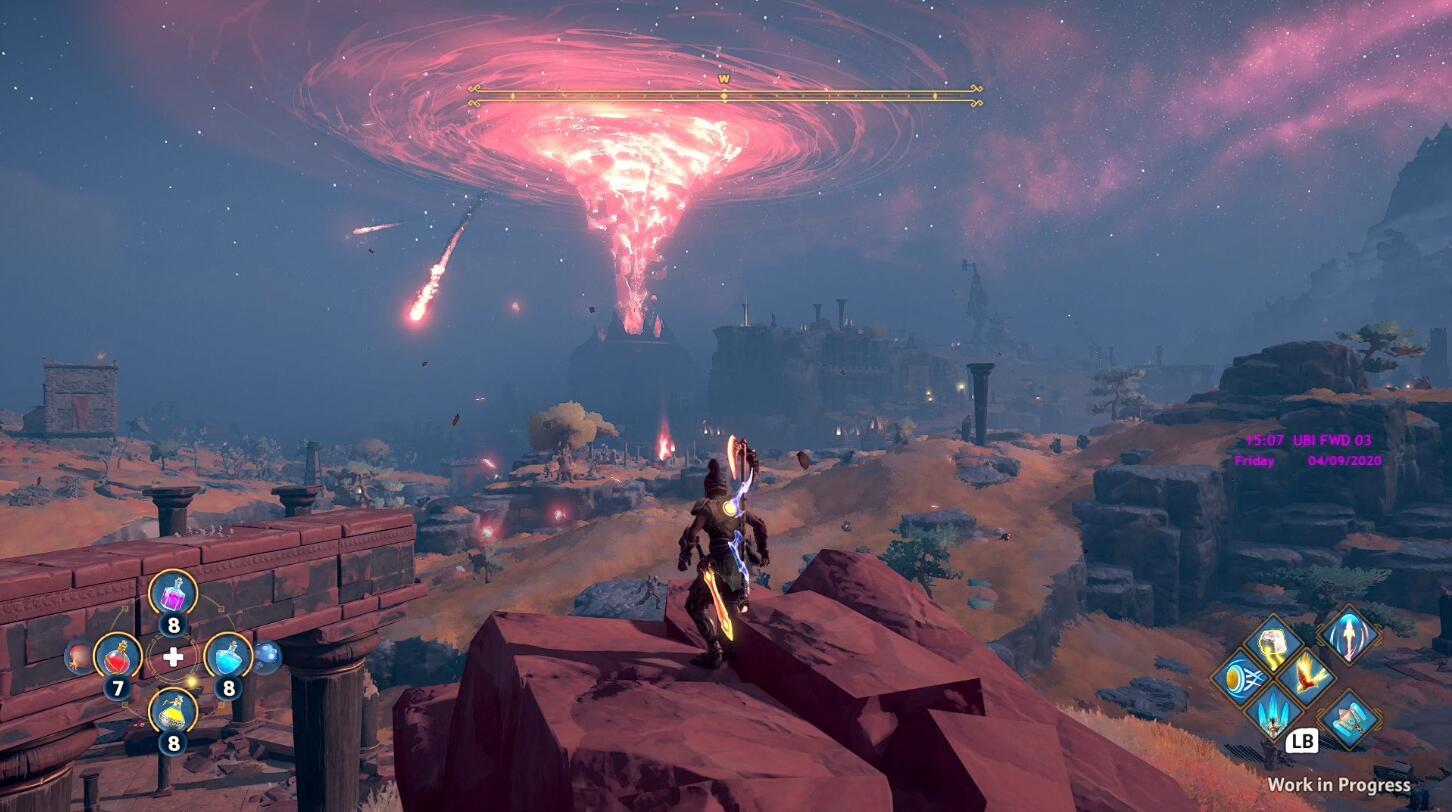The image size is (1452, 812).
Task: Choose the blue mushroom ingredient icon
Action: pos(267,657)
